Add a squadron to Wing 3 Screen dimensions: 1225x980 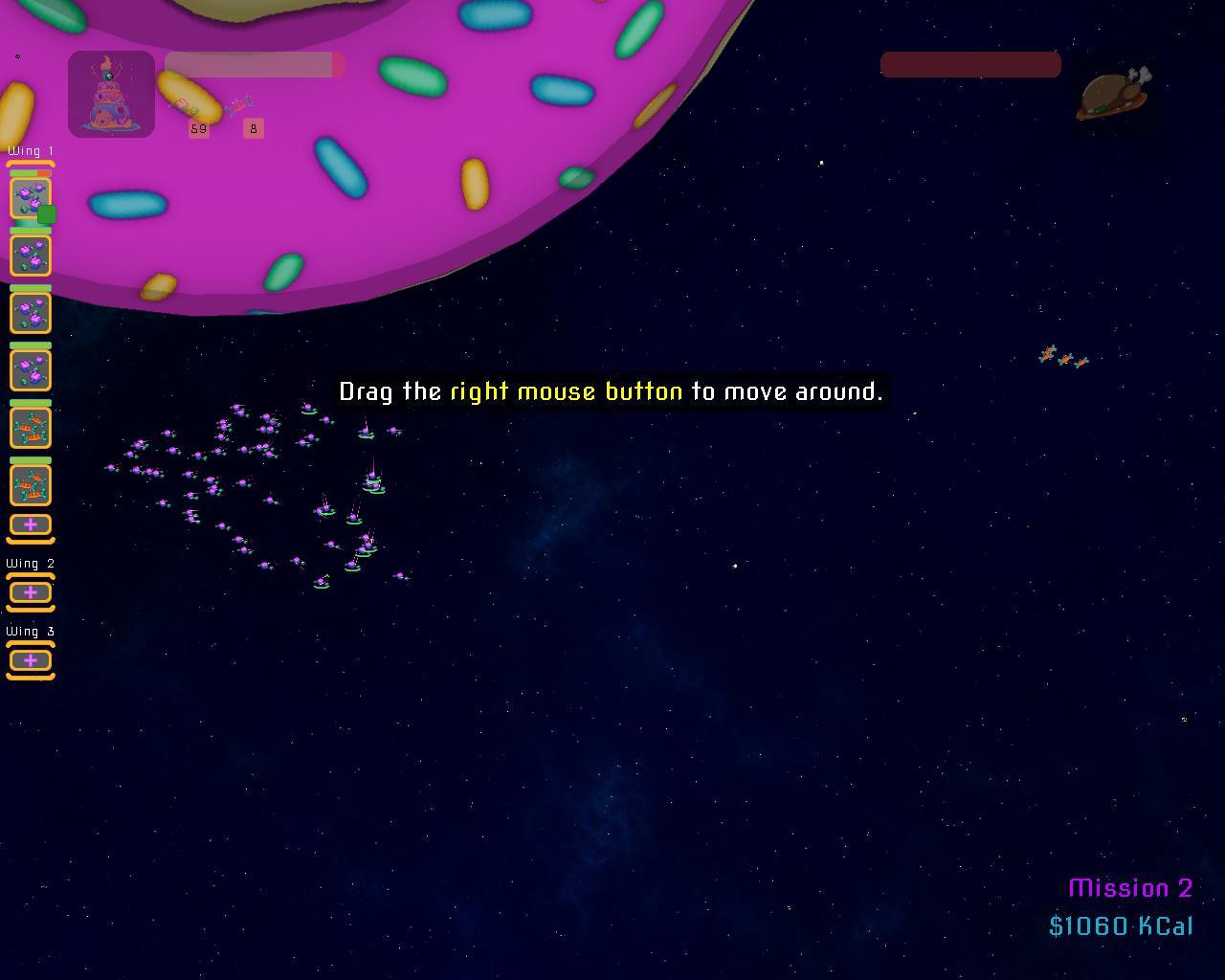pos(31,661)
